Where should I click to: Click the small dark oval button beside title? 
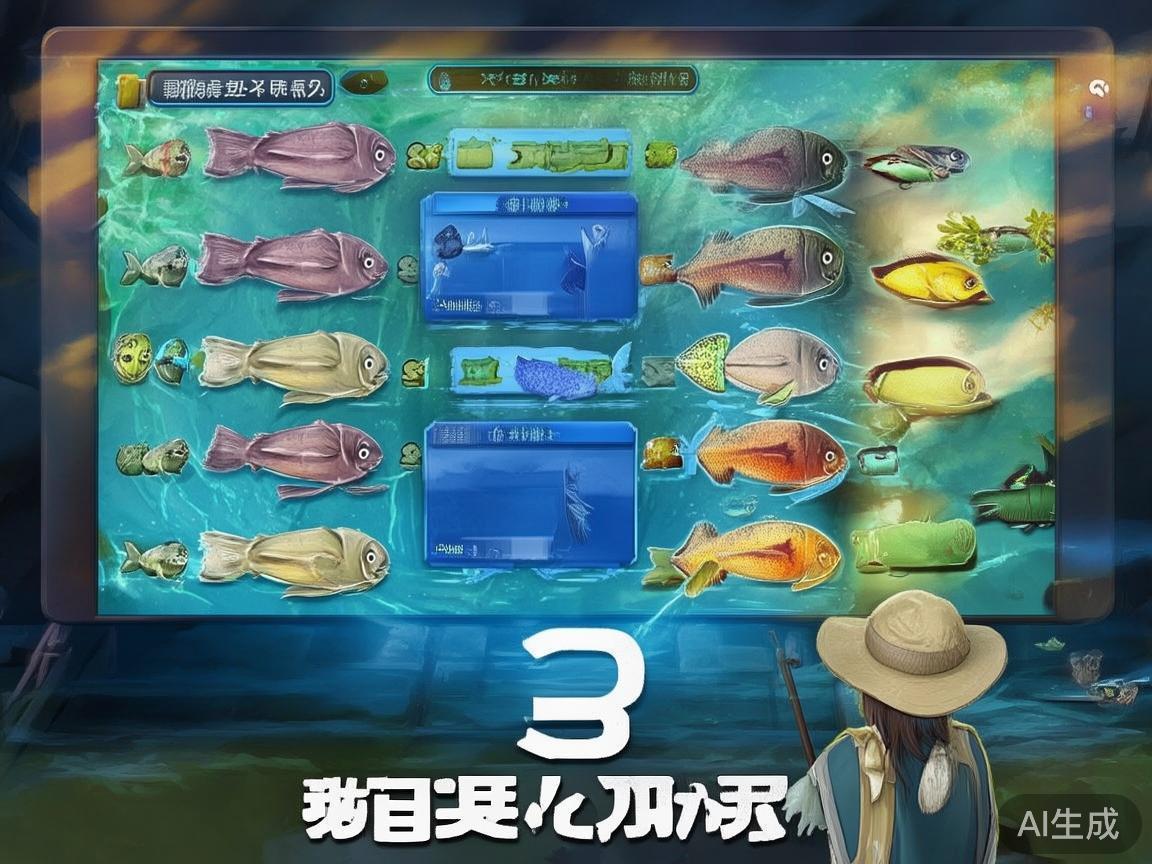[364, 82]
